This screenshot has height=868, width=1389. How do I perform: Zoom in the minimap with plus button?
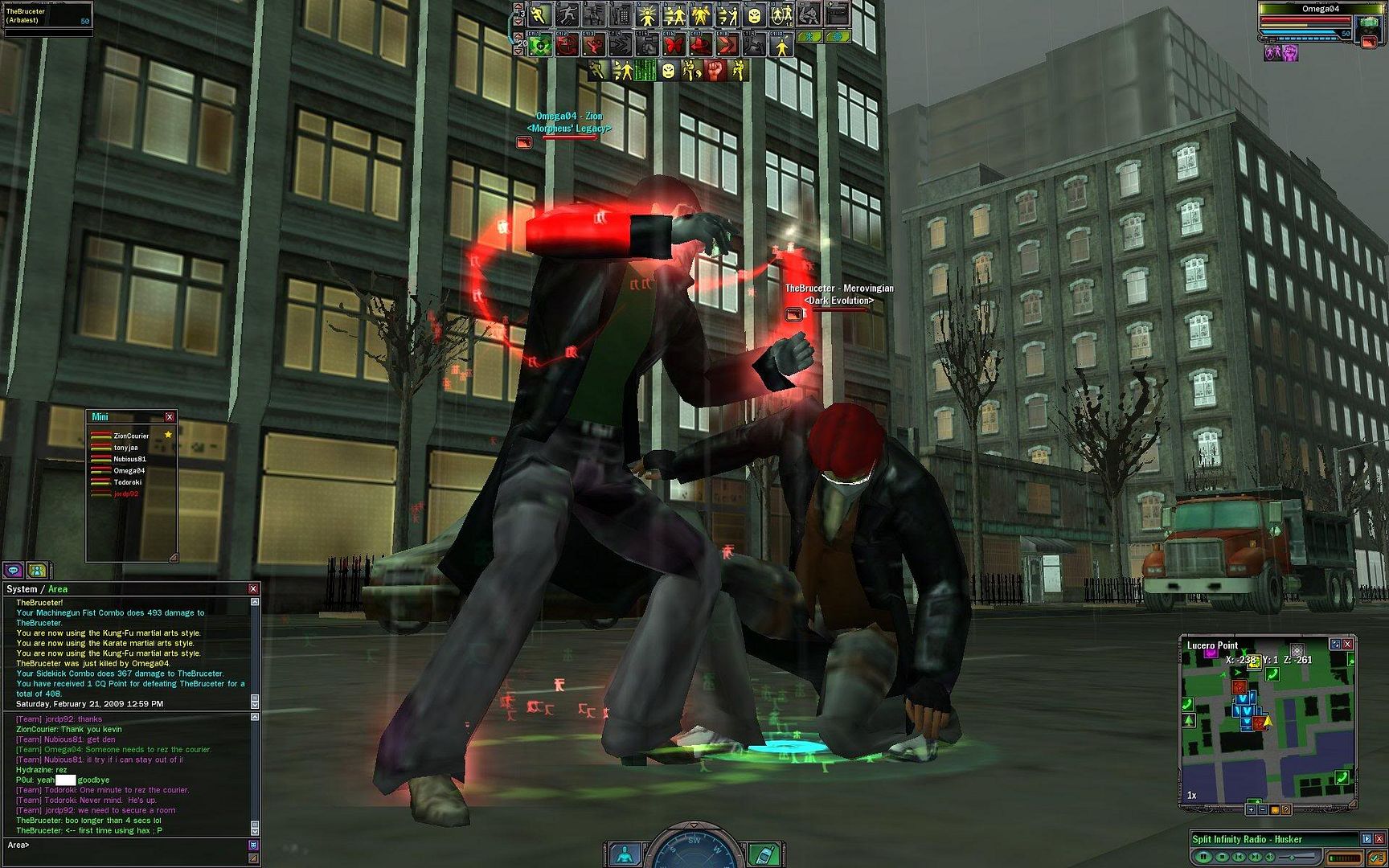pyautogui.click(x=1251, y=809)
